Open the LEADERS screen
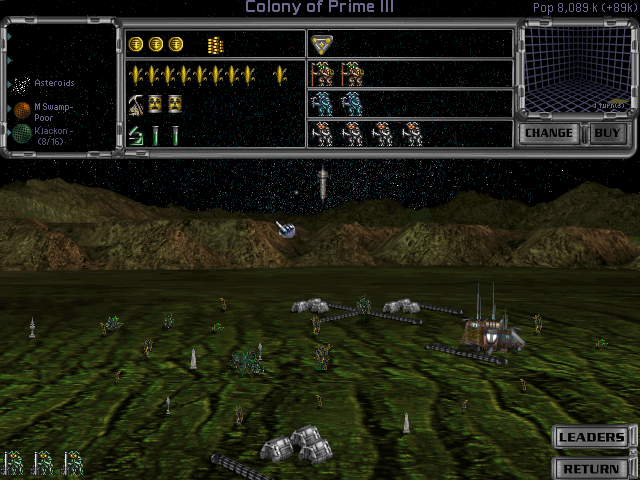Viewport: 640px width, 480px height. [x=592, y=437]
